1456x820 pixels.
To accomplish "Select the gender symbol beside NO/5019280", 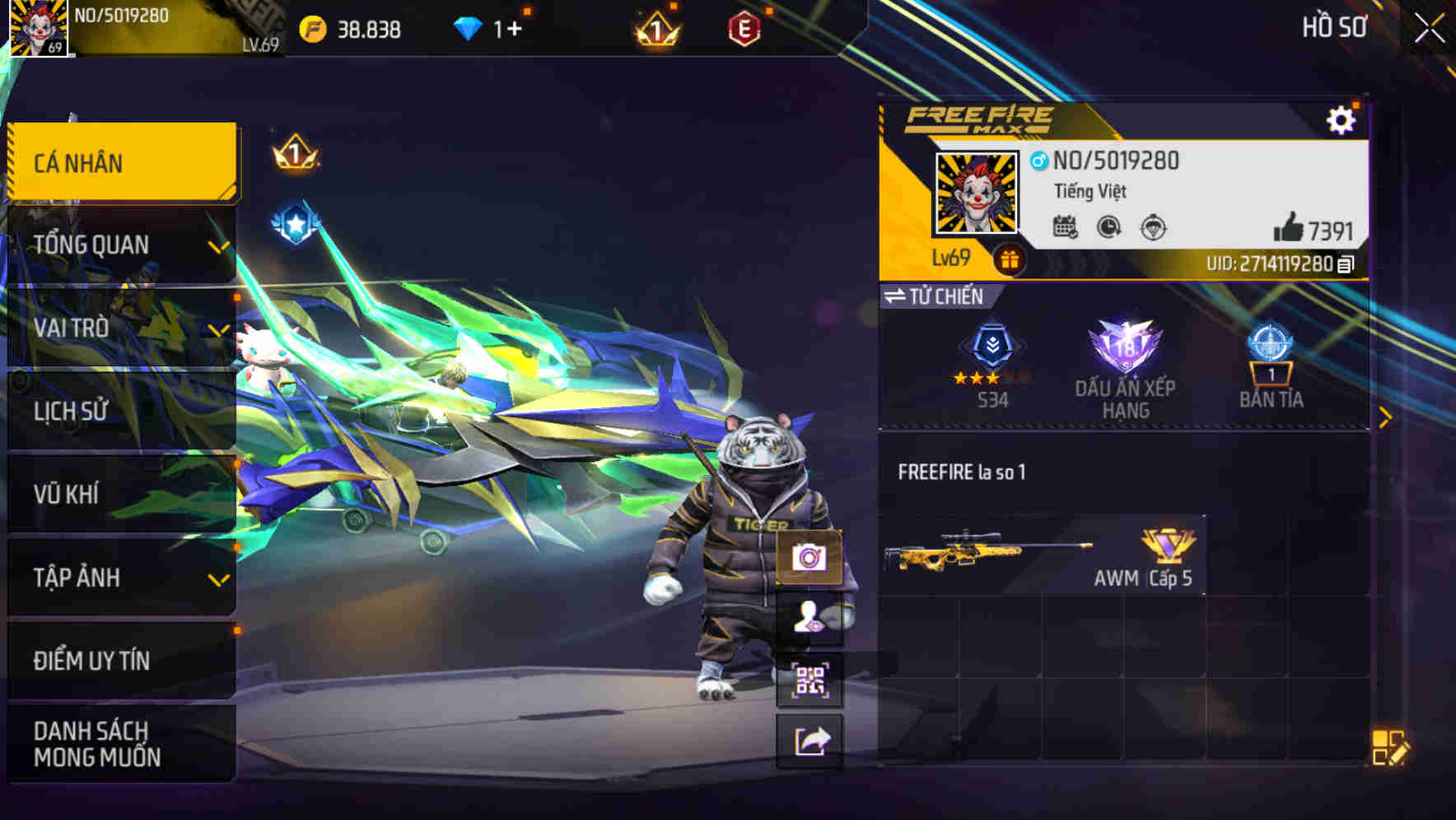I will (x=1037, y=161).
